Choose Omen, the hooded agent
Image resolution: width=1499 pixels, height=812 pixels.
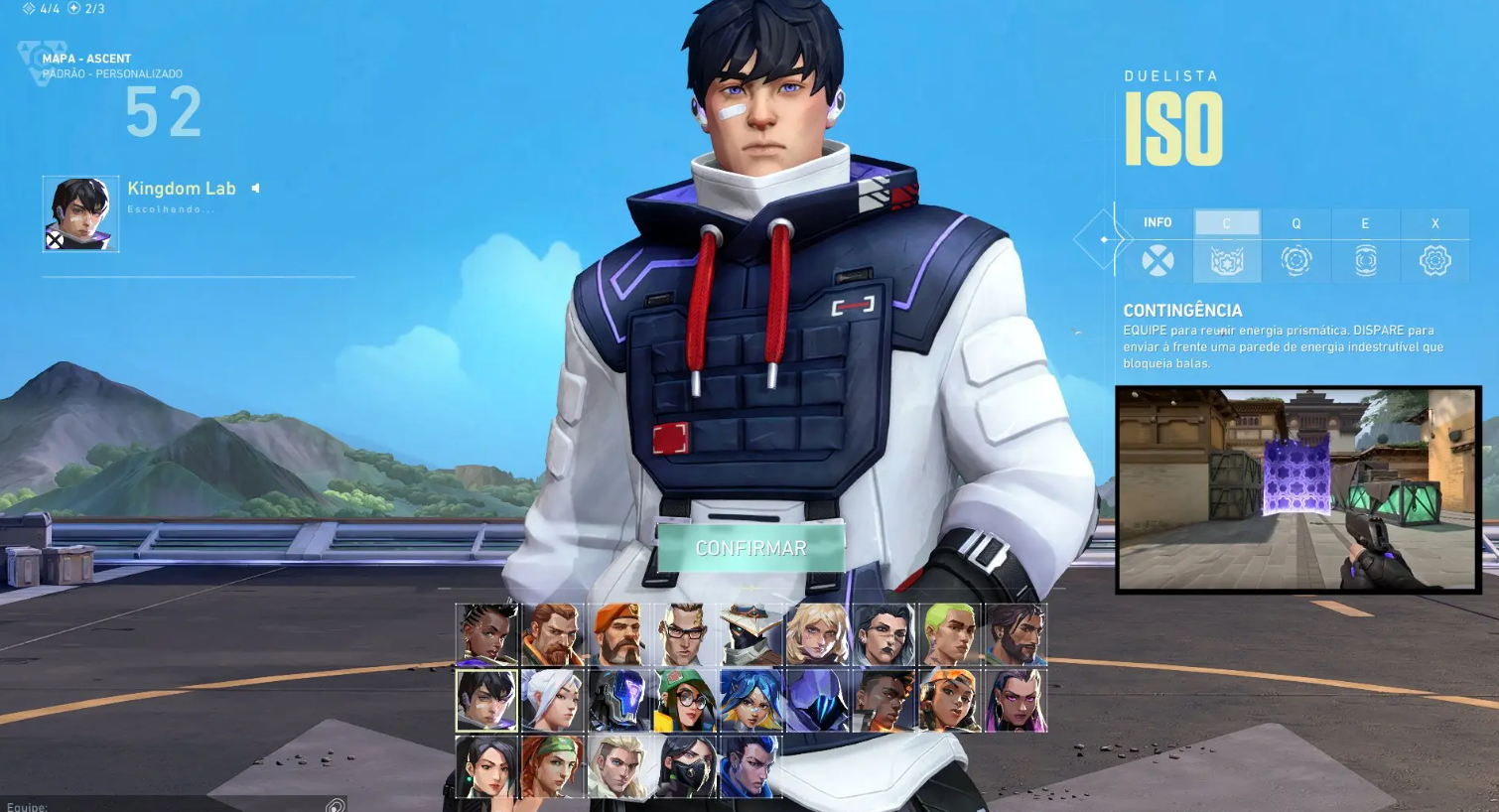[x=817, y=701]
